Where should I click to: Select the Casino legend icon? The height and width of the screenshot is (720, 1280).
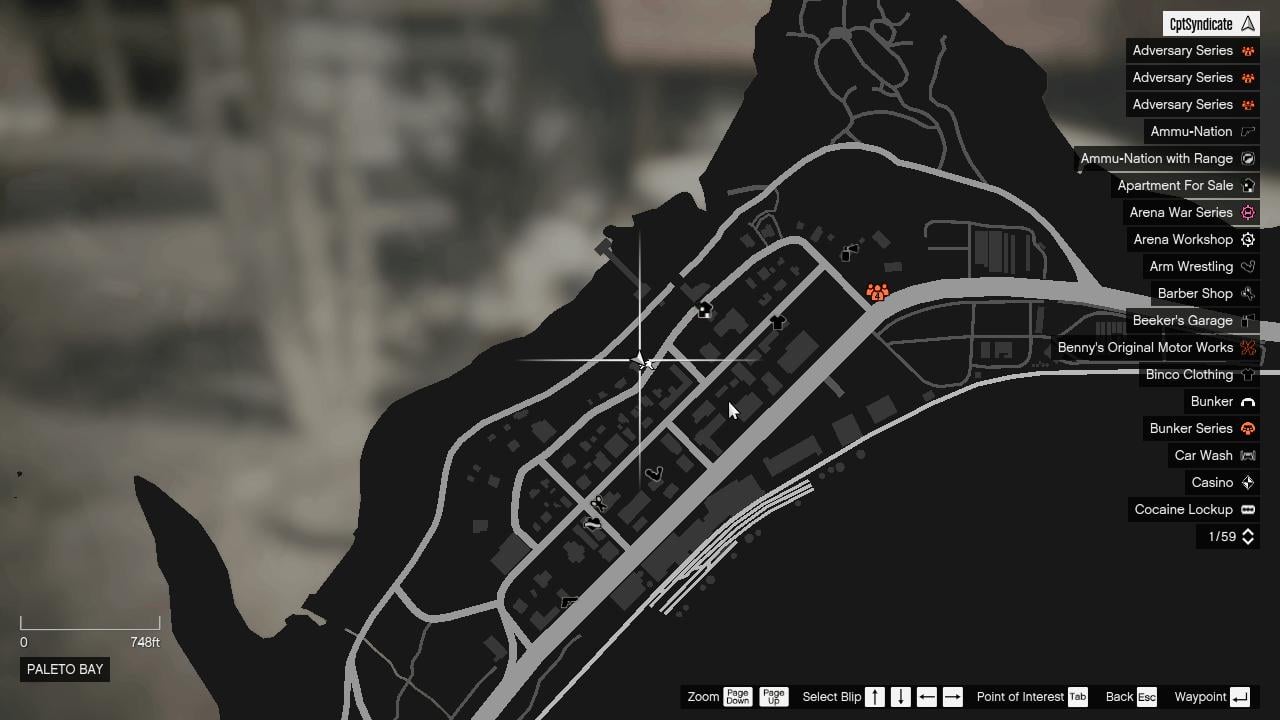coord(1247,482)
